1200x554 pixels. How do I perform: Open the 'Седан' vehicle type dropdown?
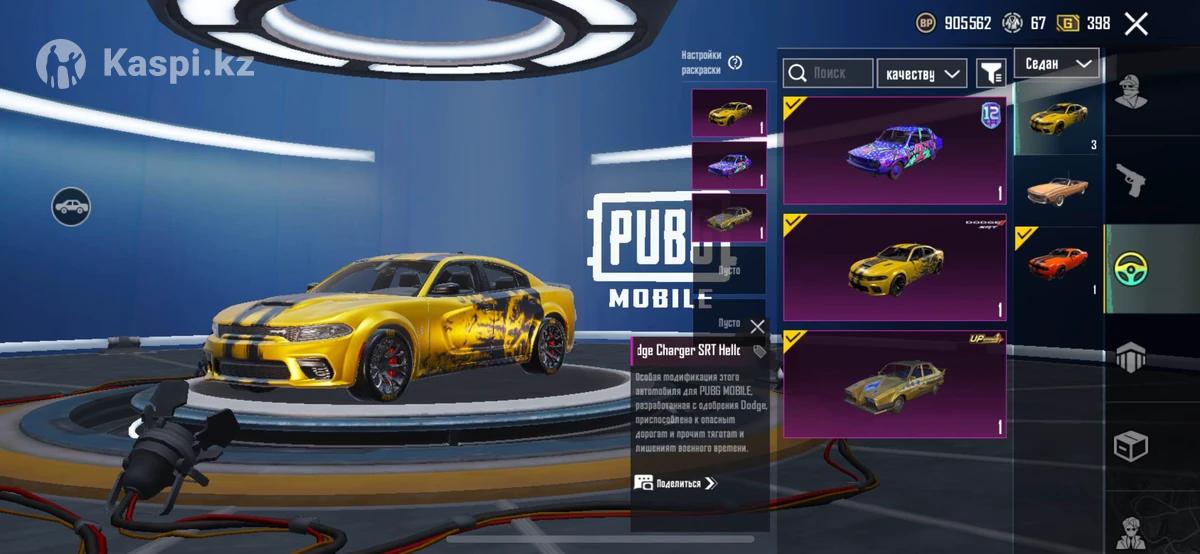click(x=1056, y=64)
